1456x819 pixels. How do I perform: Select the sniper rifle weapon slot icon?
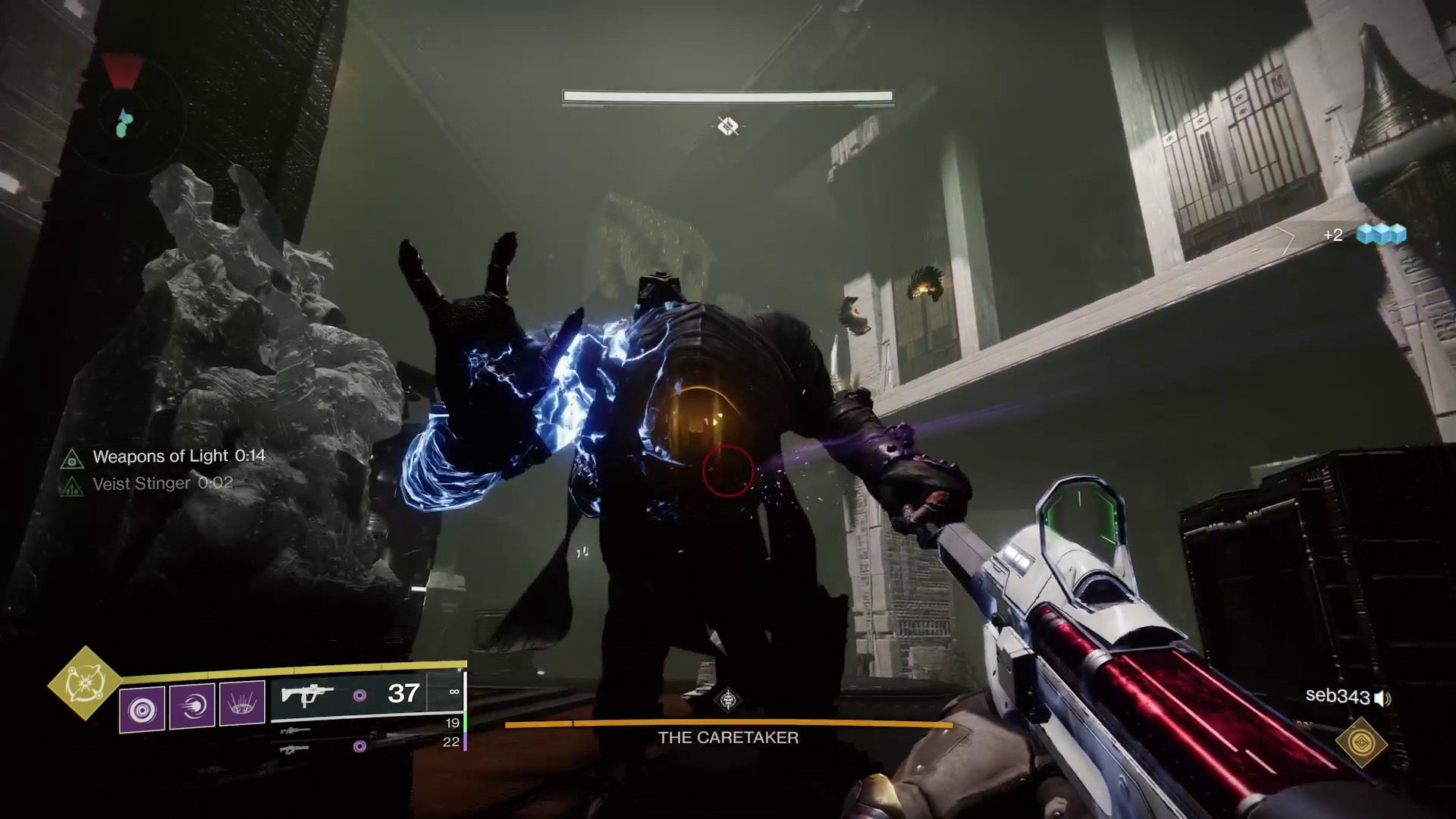tap(297, 730)
